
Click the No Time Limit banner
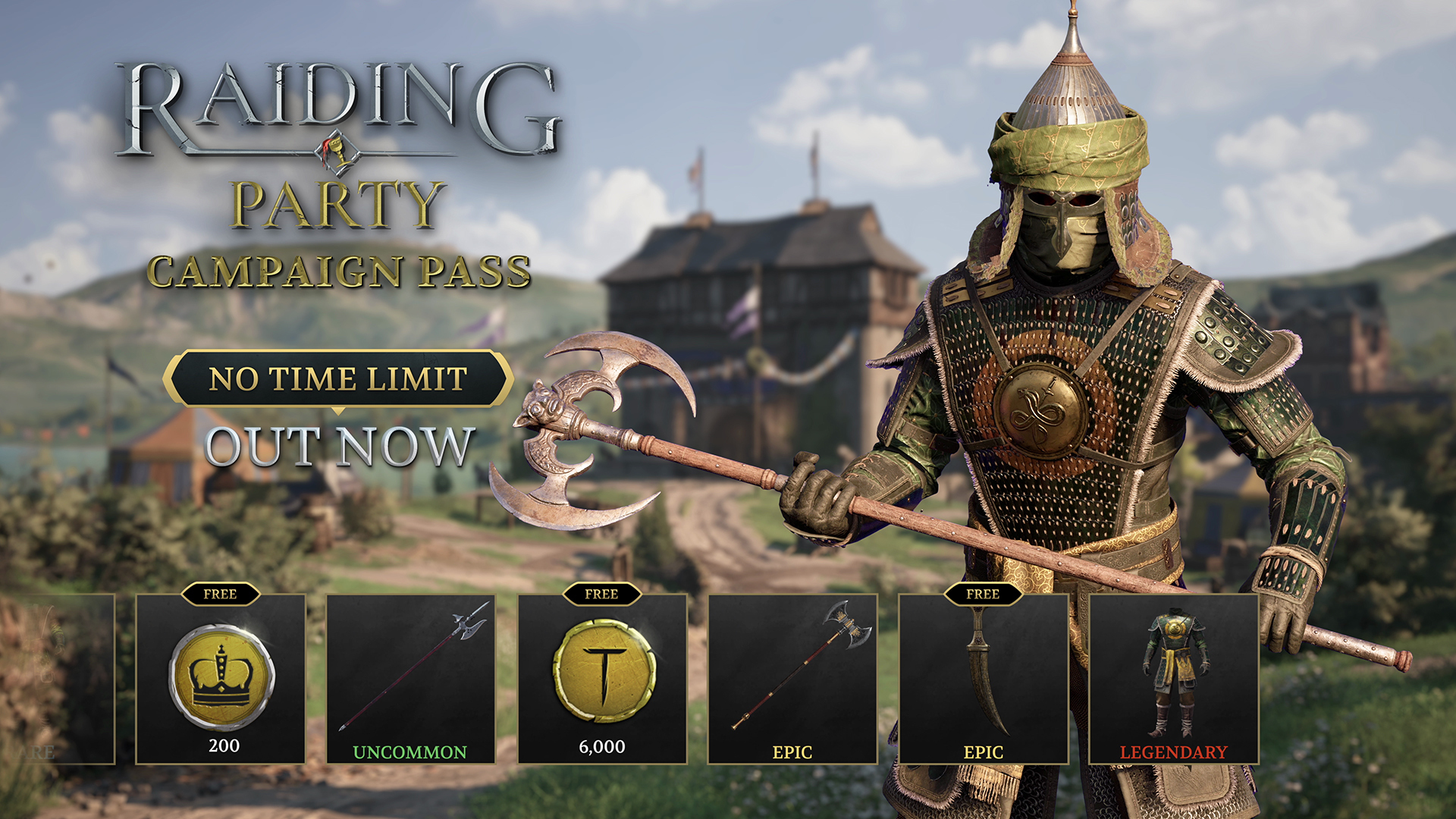(338, 378)
